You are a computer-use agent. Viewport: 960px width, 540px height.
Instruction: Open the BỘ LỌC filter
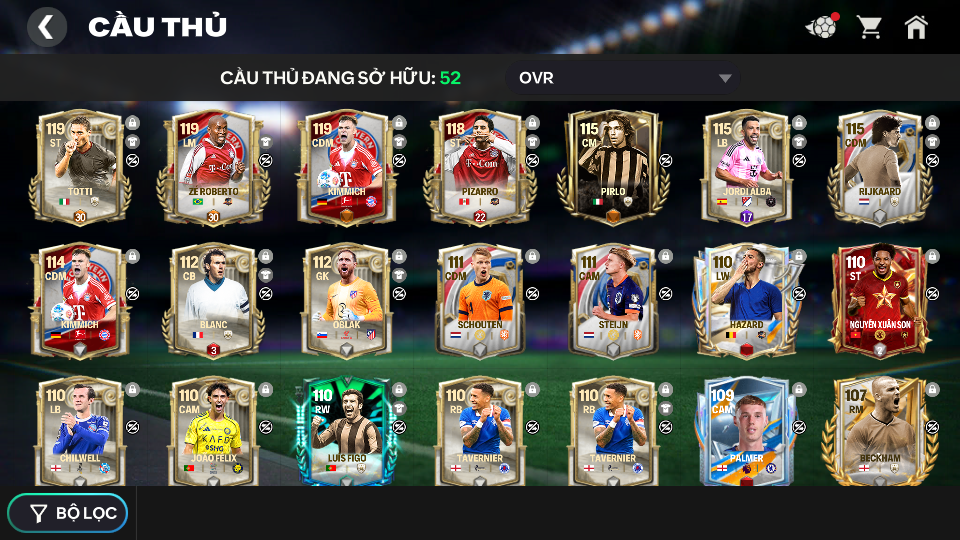[68, 513]
